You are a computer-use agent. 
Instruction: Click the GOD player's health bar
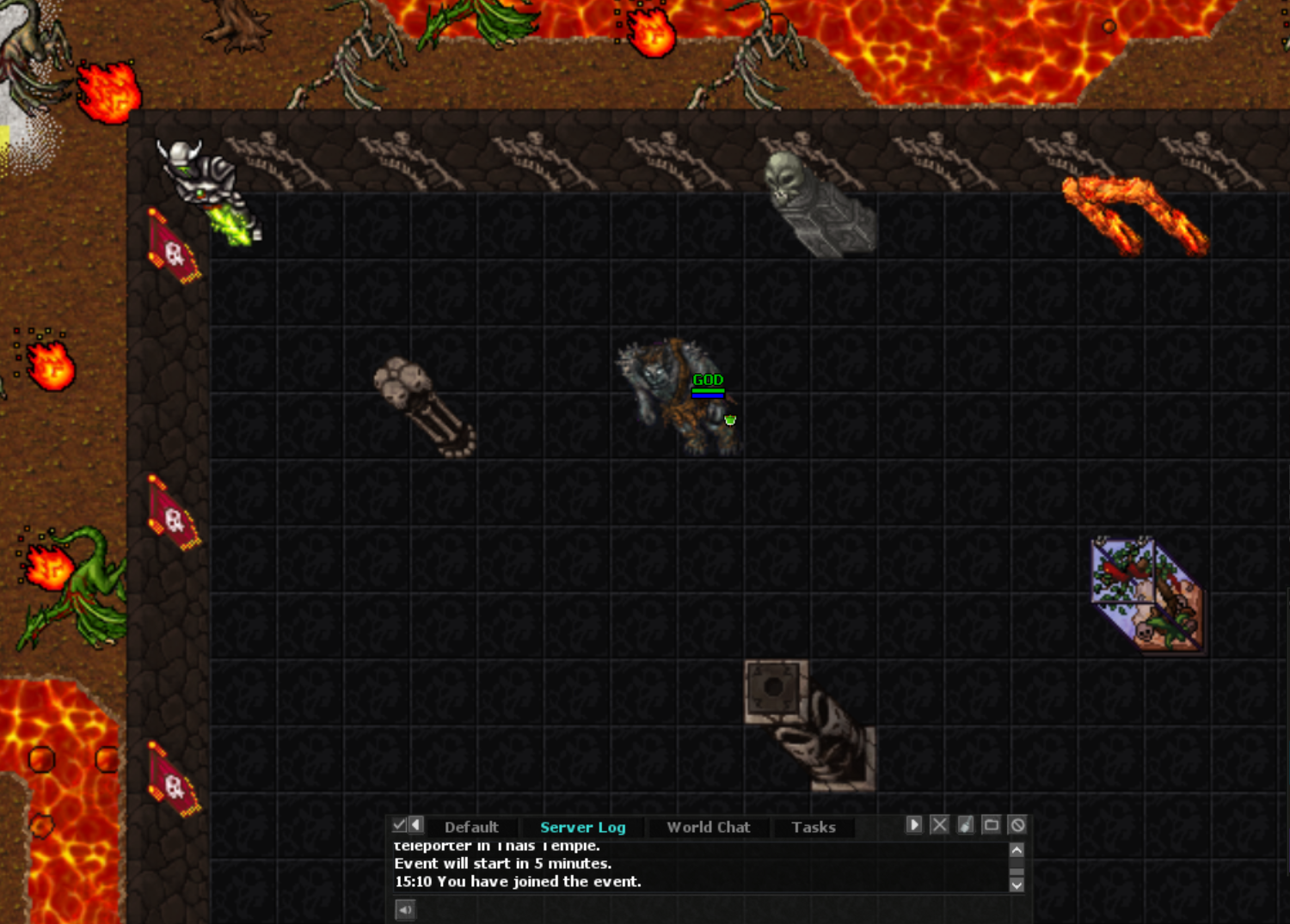(x=707, y=391)
